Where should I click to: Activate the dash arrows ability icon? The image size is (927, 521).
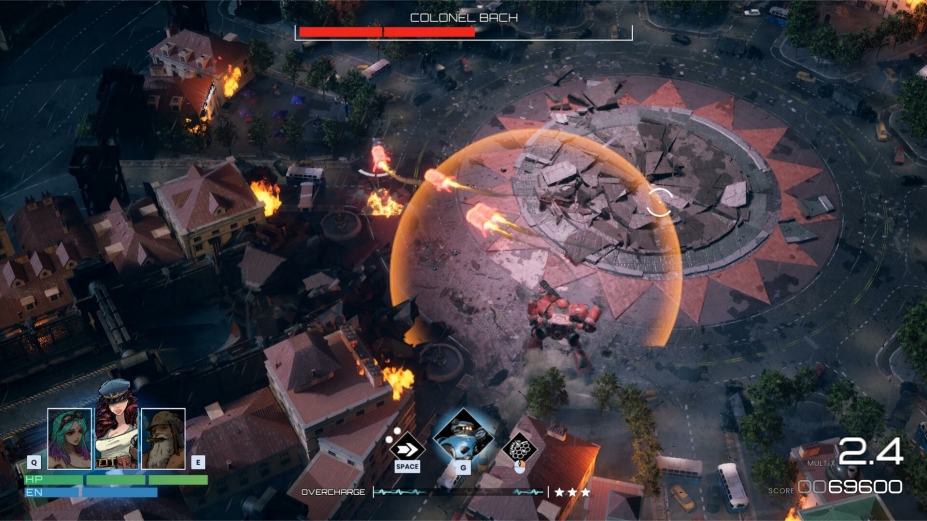[x=407, y=444]
